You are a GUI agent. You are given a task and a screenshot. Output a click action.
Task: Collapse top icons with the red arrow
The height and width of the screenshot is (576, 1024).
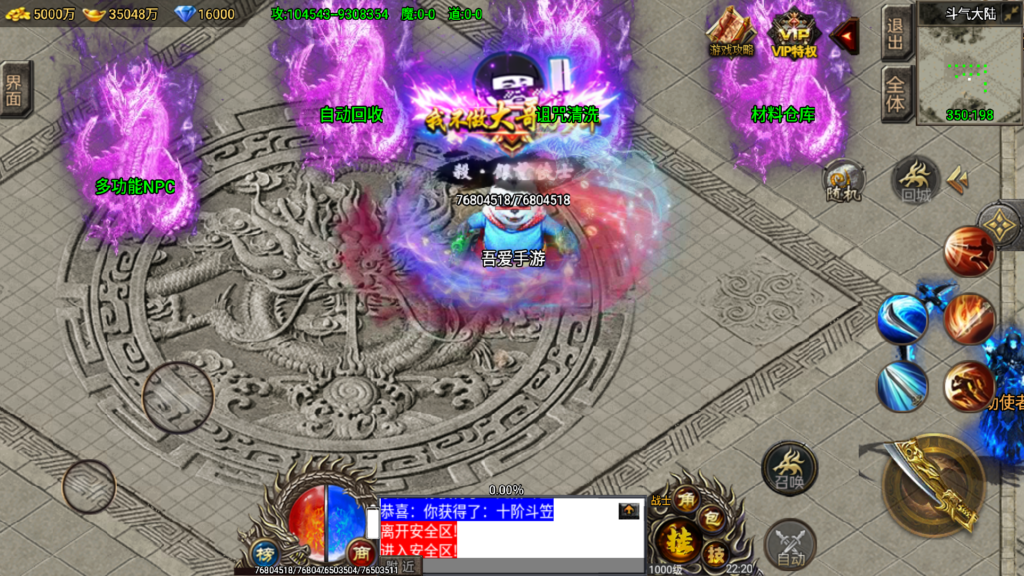click(846, 38)
